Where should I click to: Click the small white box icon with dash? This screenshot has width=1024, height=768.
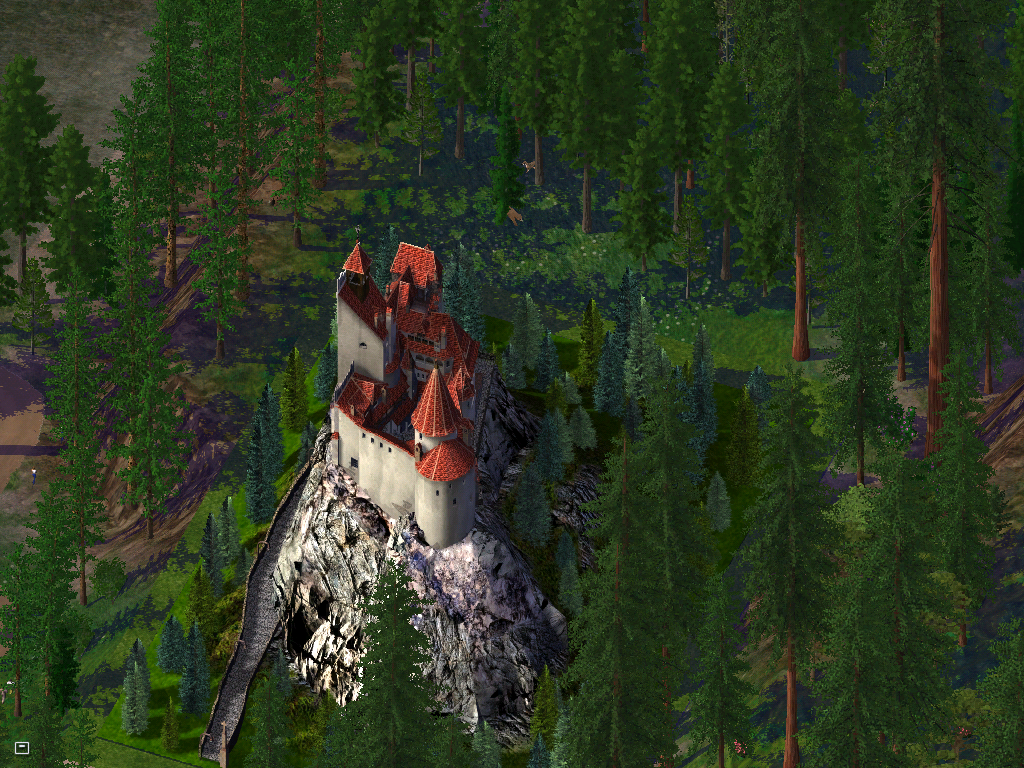(x=22, y=747)
